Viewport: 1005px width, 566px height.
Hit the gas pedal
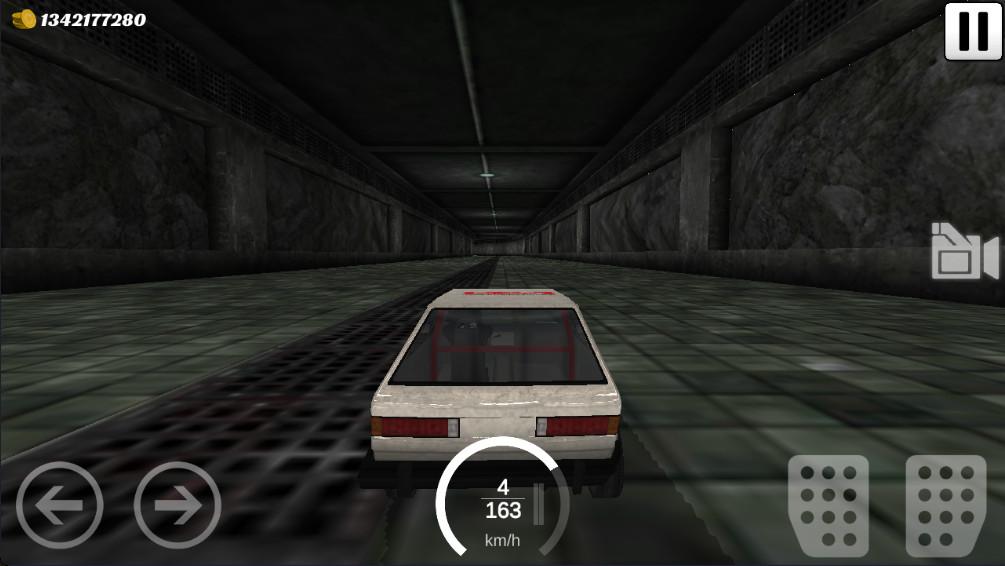(x=945, y=505)
